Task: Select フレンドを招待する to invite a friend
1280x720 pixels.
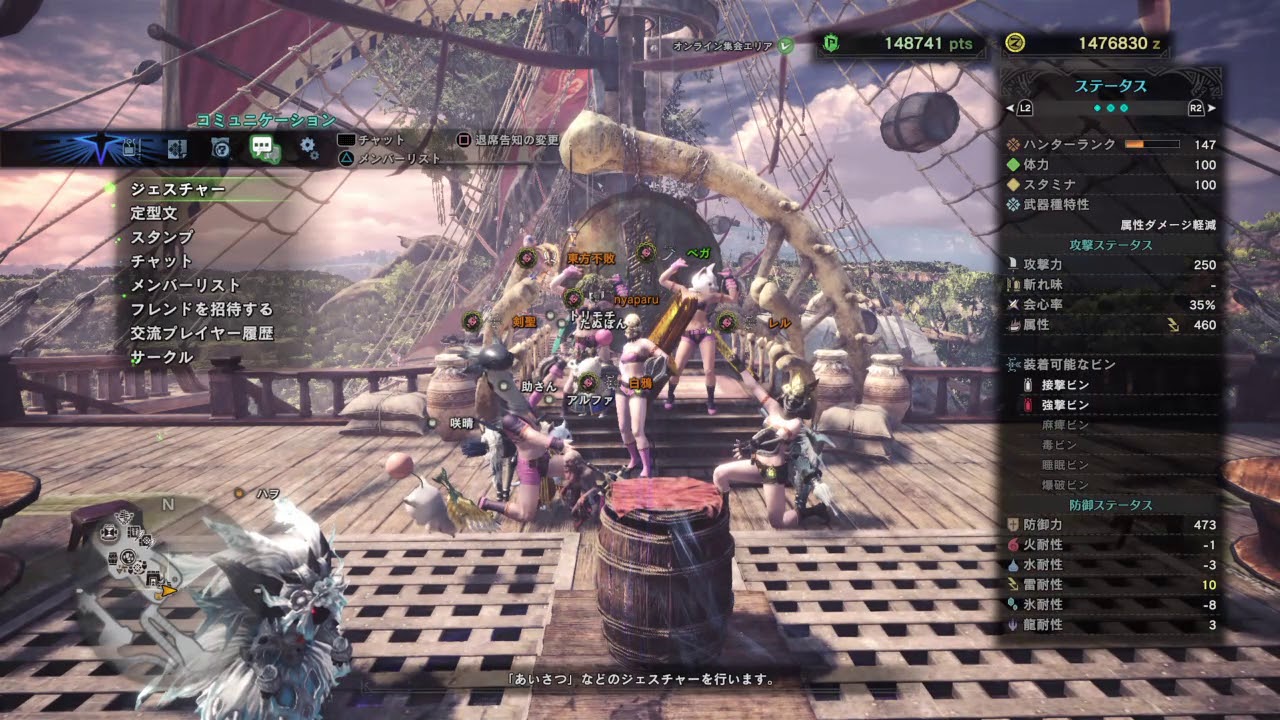Action: coord(202,309)
